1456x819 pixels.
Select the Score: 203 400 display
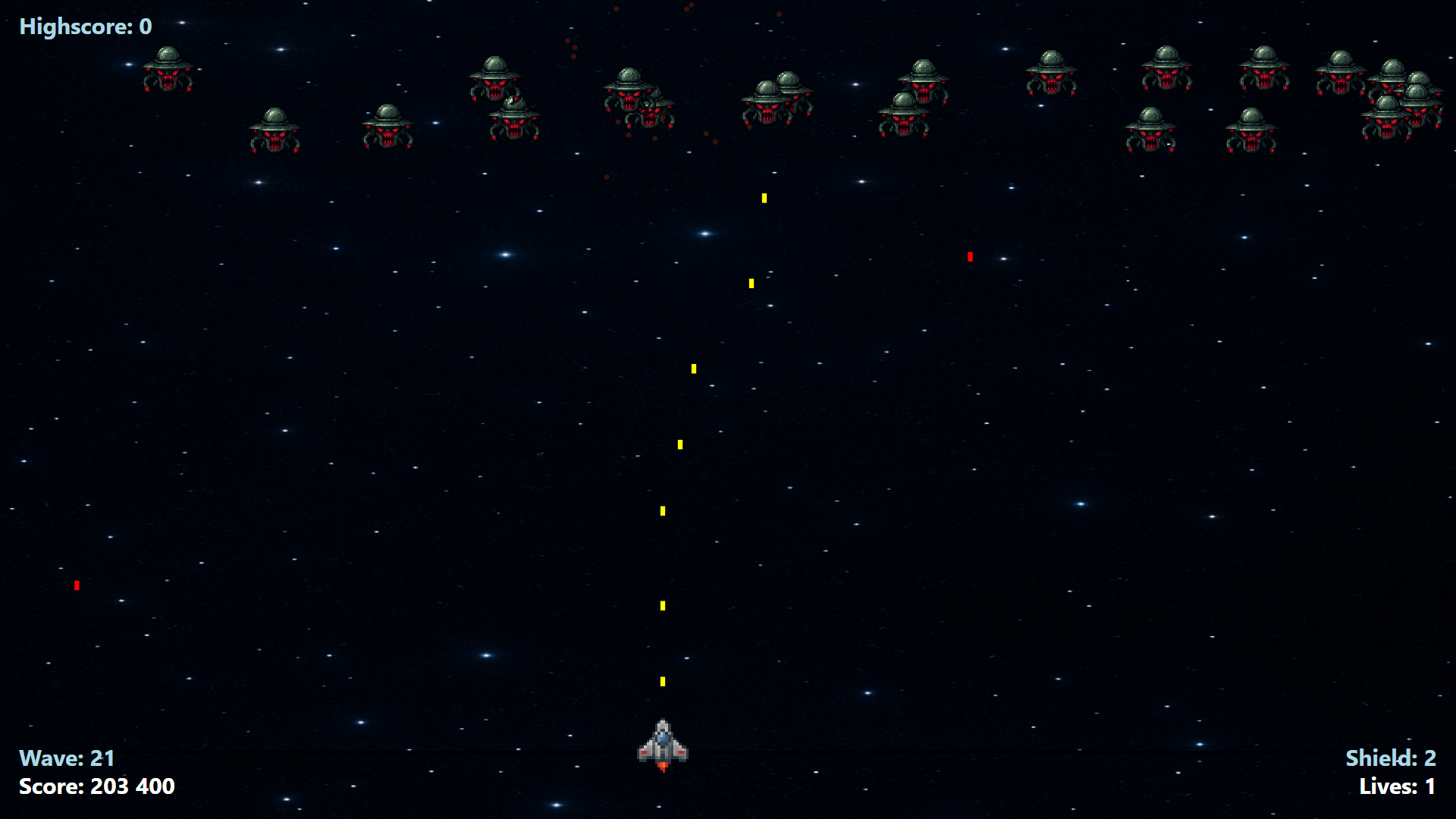(x=97, y=787)
